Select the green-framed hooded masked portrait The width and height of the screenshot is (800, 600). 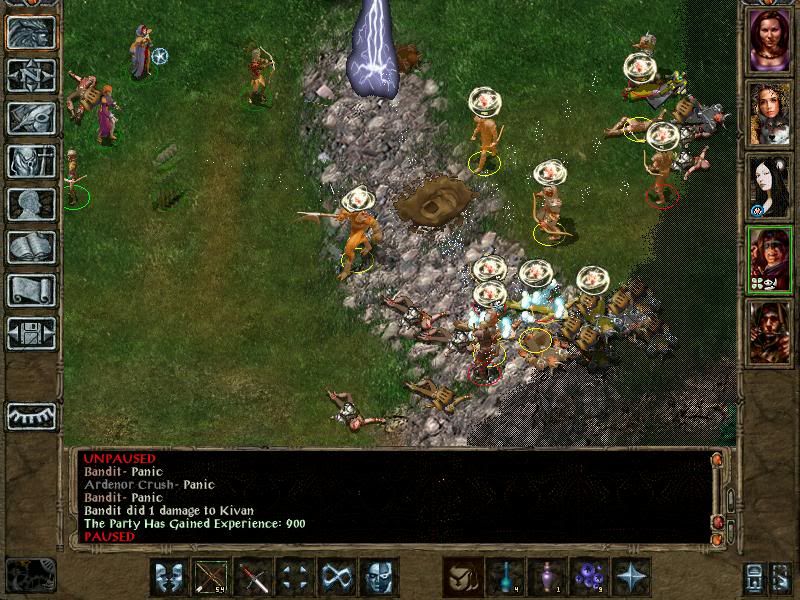point(769,259)
